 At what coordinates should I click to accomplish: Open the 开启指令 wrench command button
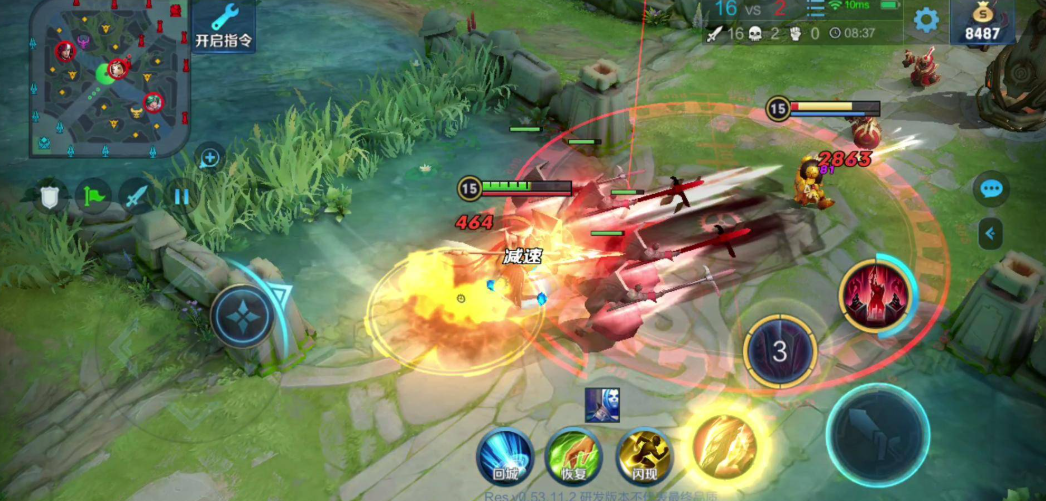pos(223,25)
